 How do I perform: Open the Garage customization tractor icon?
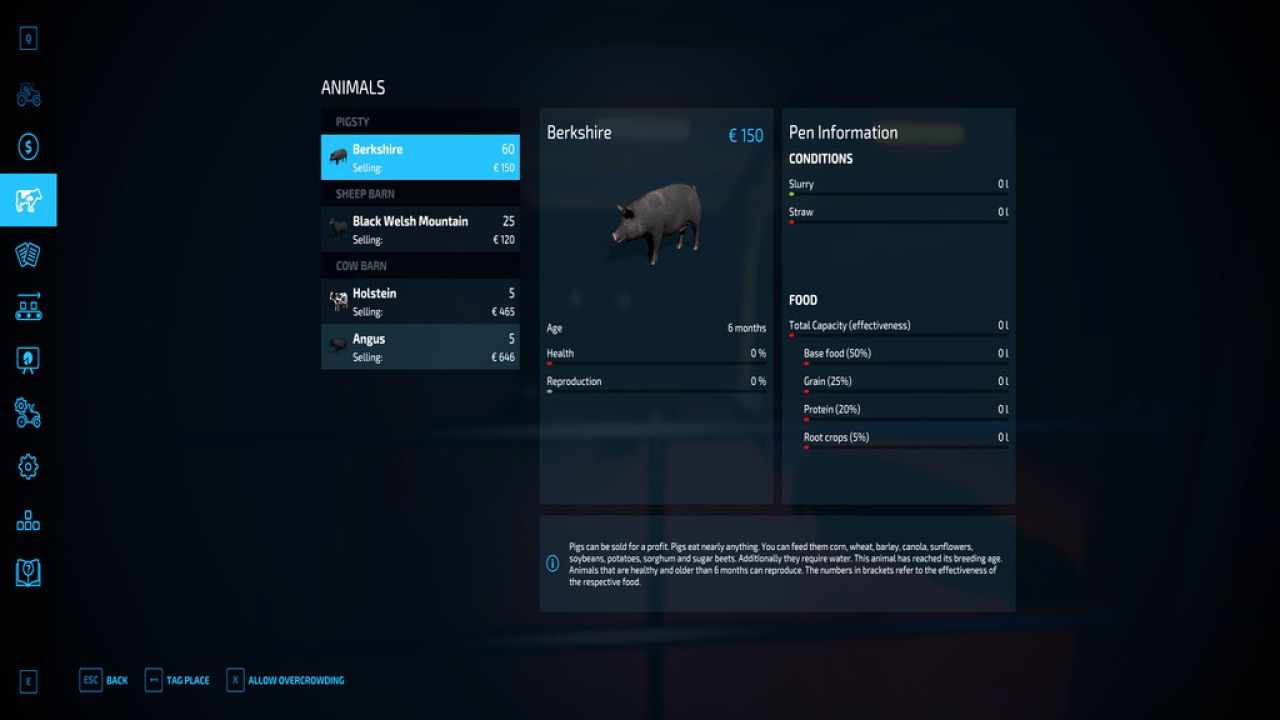[28, 413]
